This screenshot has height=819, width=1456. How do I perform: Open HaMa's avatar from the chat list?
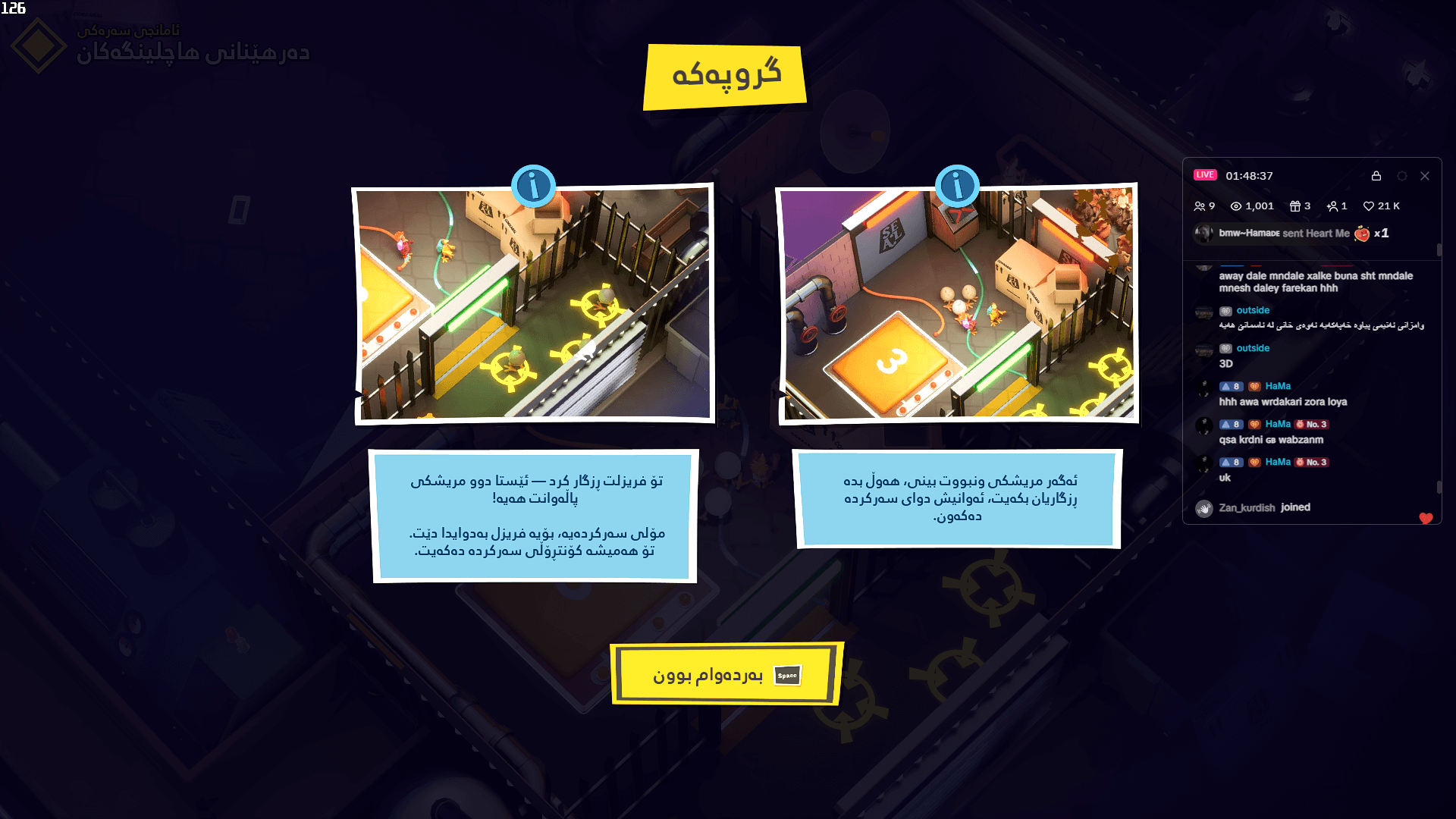(1203, 389)
